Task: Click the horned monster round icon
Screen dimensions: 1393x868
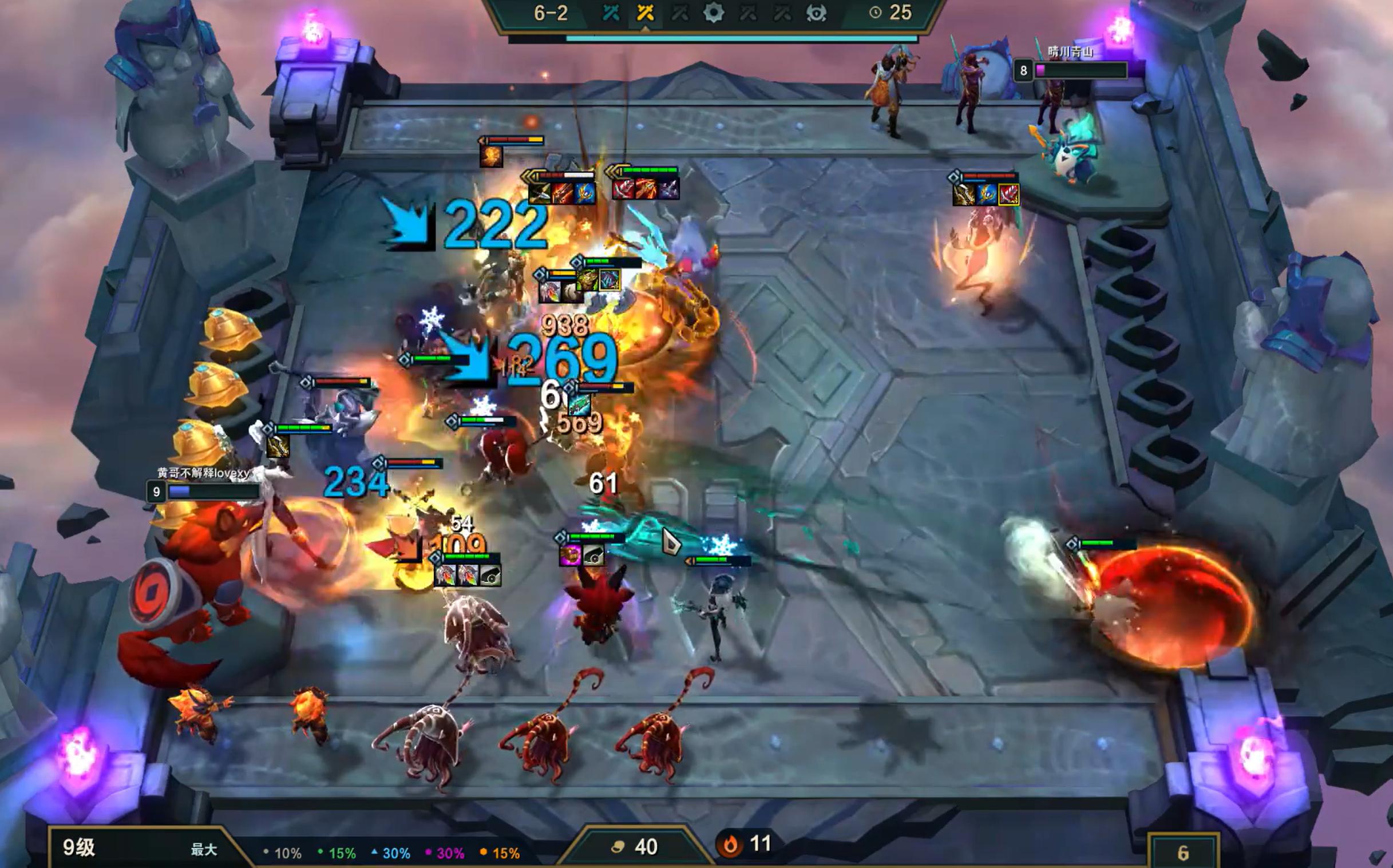Action: [x=816, y=13]
